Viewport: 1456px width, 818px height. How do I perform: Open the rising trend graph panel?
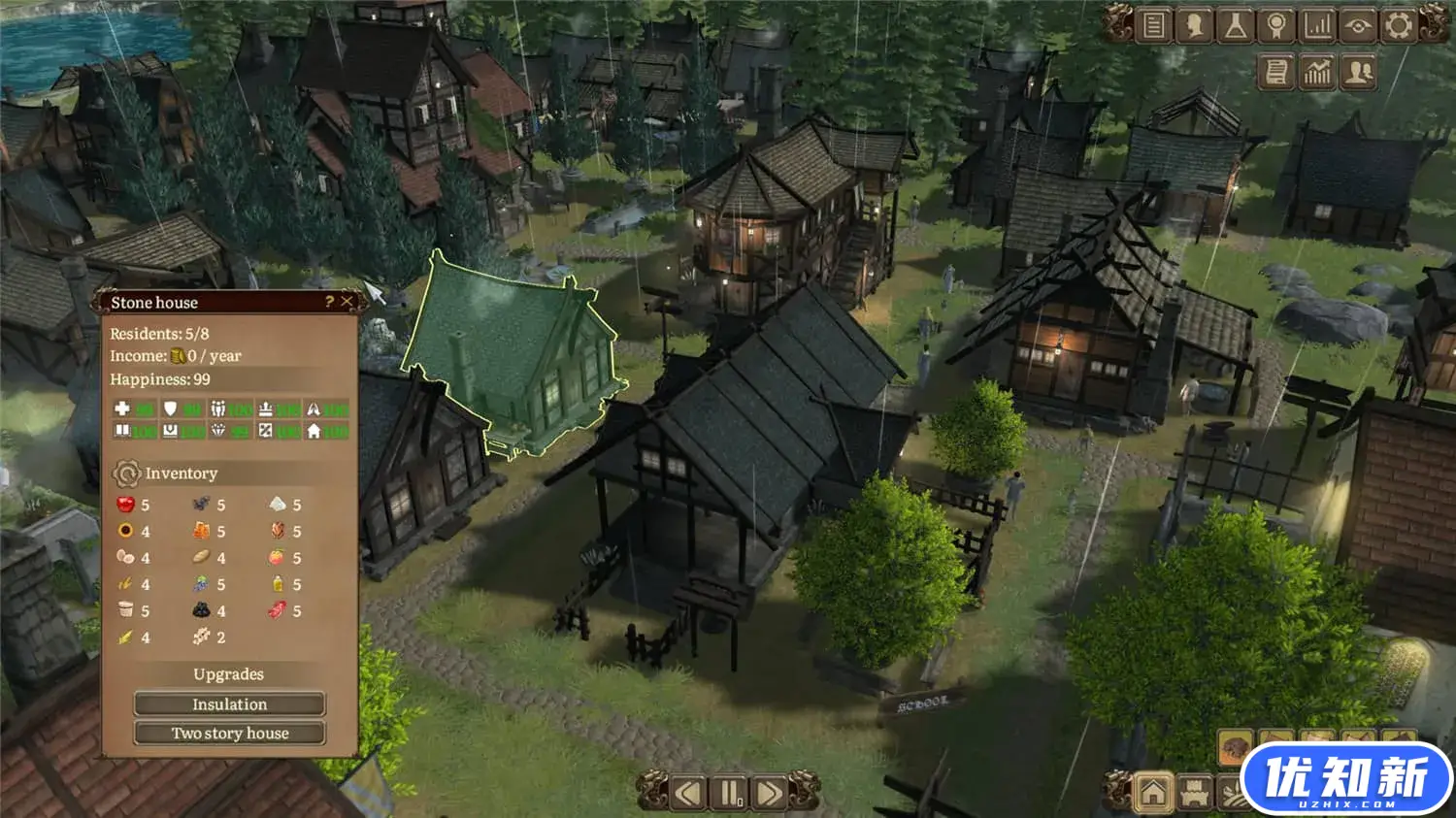coord(1317,72)
